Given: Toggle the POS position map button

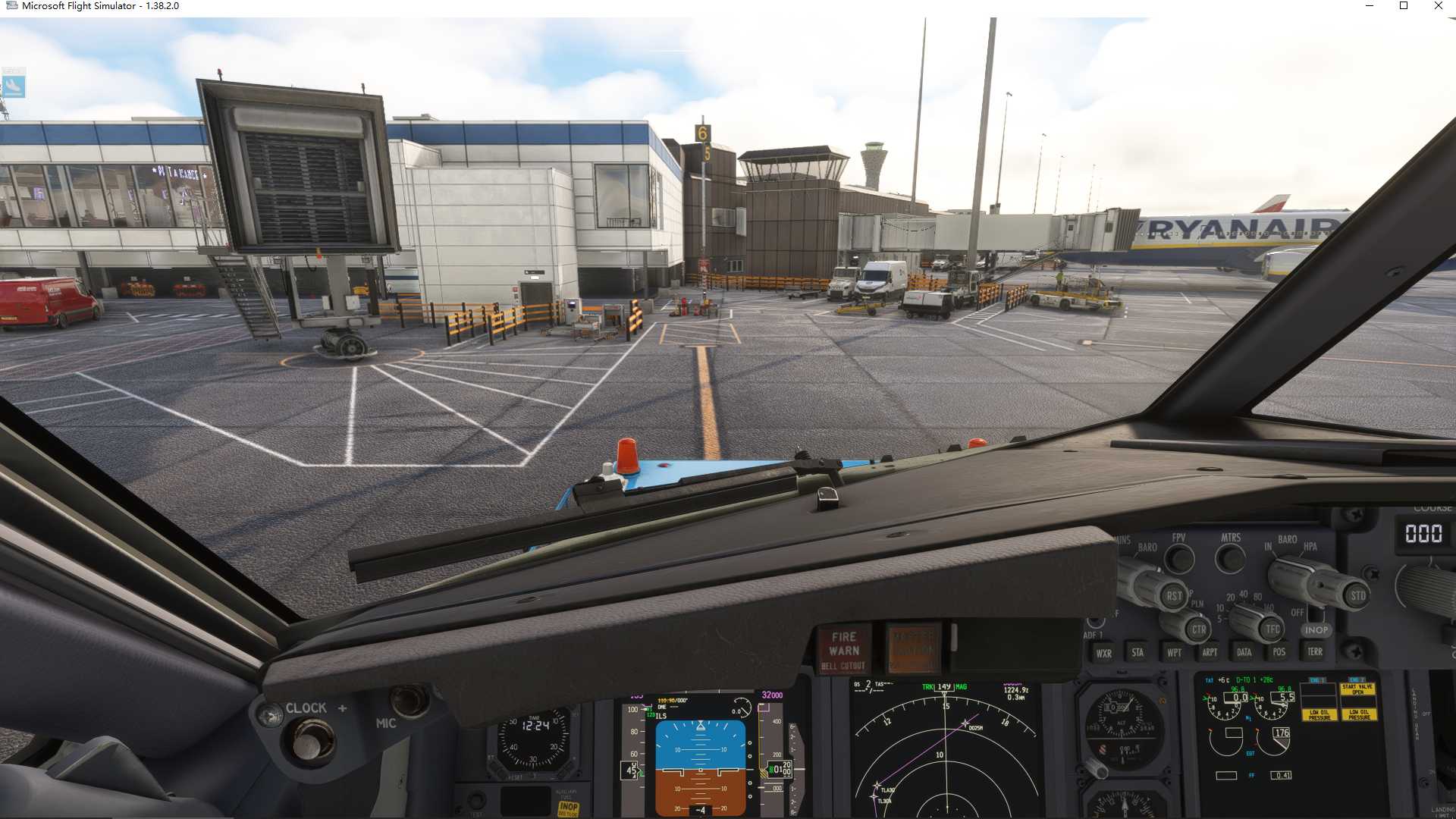Looking at the screenshot, I should click(x=1279, y=652).
